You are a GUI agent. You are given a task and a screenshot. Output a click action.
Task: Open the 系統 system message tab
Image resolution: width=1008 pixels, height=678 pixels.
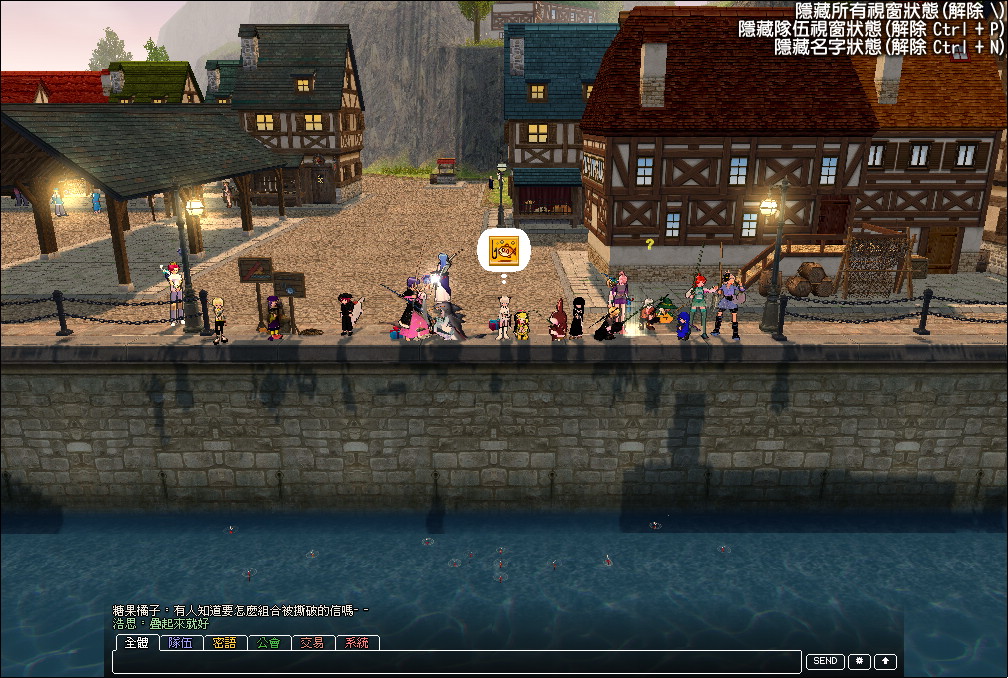(x=357, y=643)
